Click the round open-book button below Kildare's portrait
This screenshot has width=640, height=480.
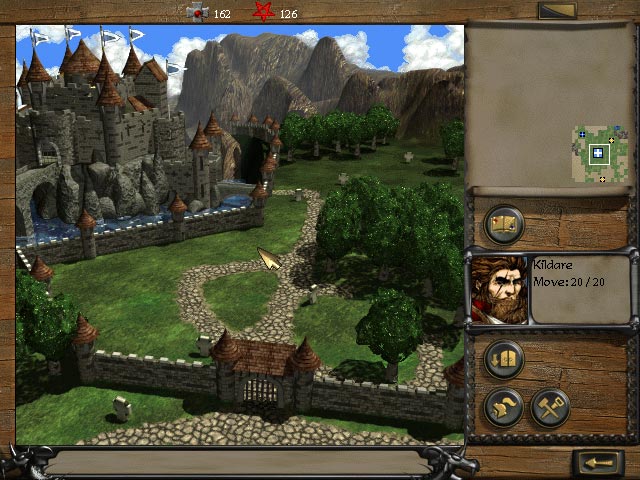pyautogui.click(x=504, y=358)
